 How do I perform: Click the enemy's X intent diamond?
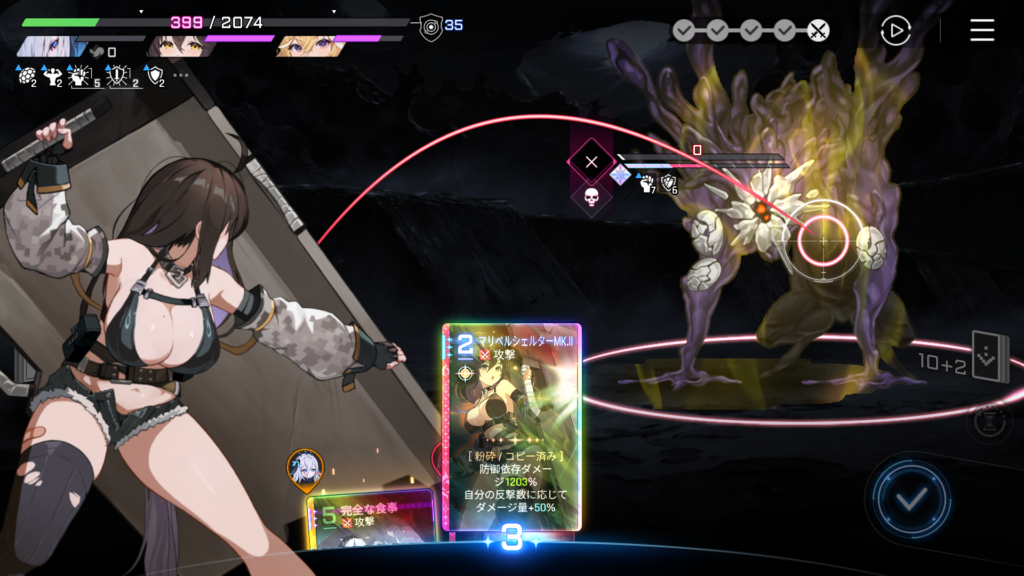(591, 161)
